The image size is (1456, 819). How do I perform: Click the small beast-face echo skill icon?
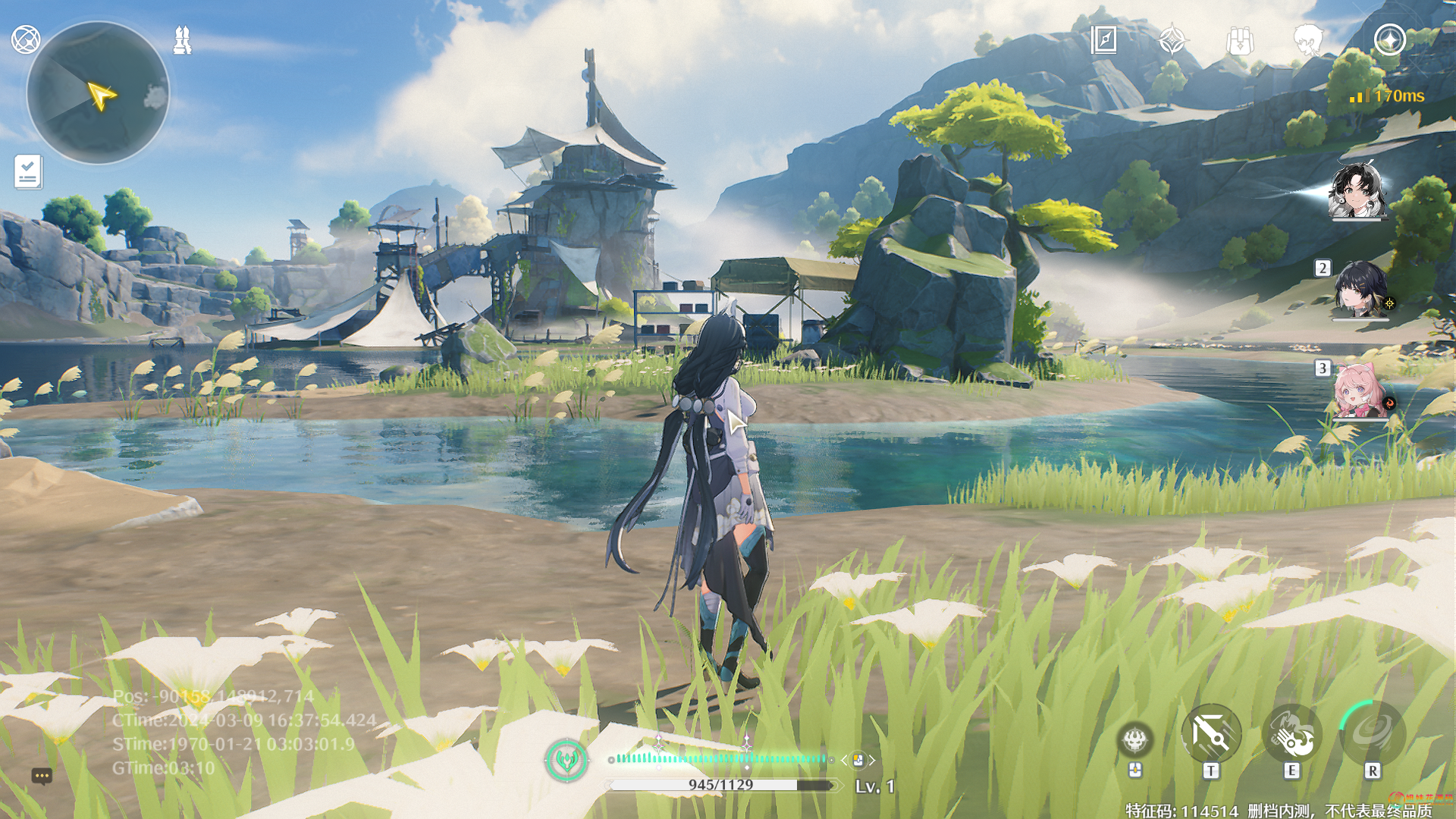[1135, 739]
